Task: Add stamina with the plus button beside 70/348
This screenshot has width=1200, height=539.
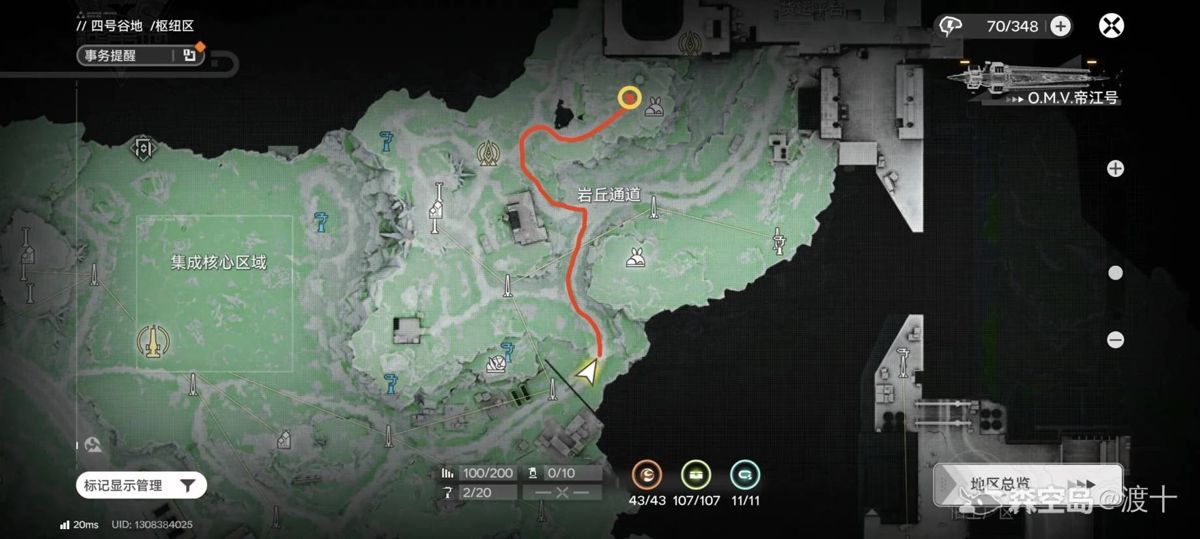Action: point(1060,26)
